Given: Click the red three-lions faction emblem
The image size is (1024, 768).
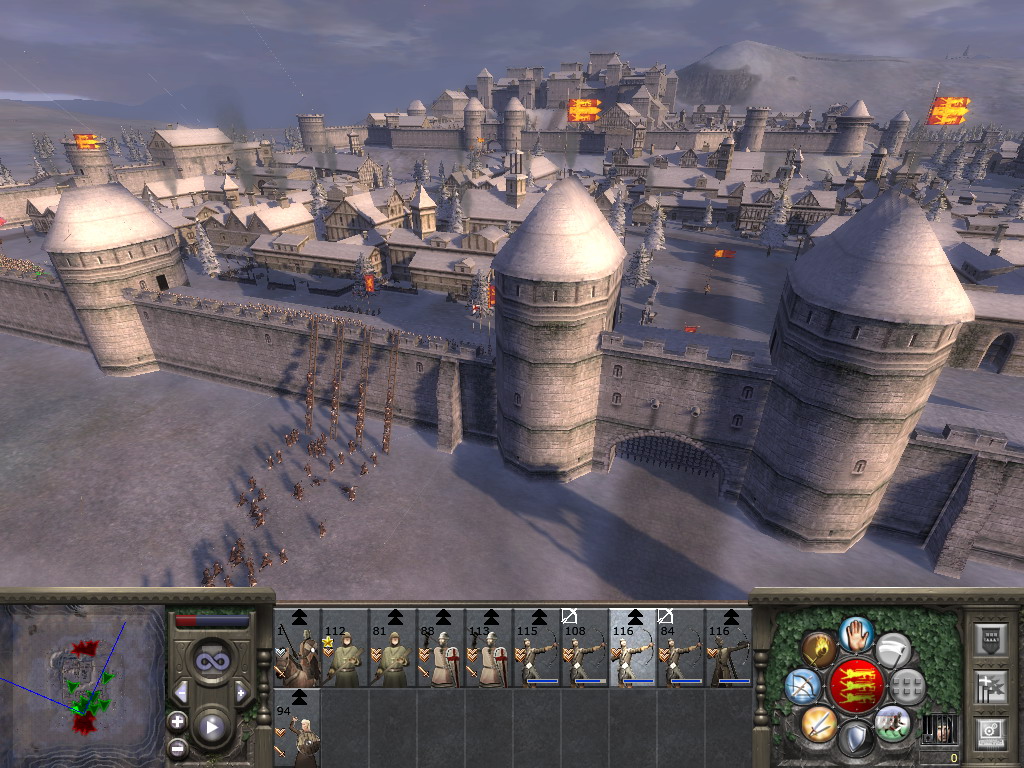Looking at the screenshot, I should (856, 686).
